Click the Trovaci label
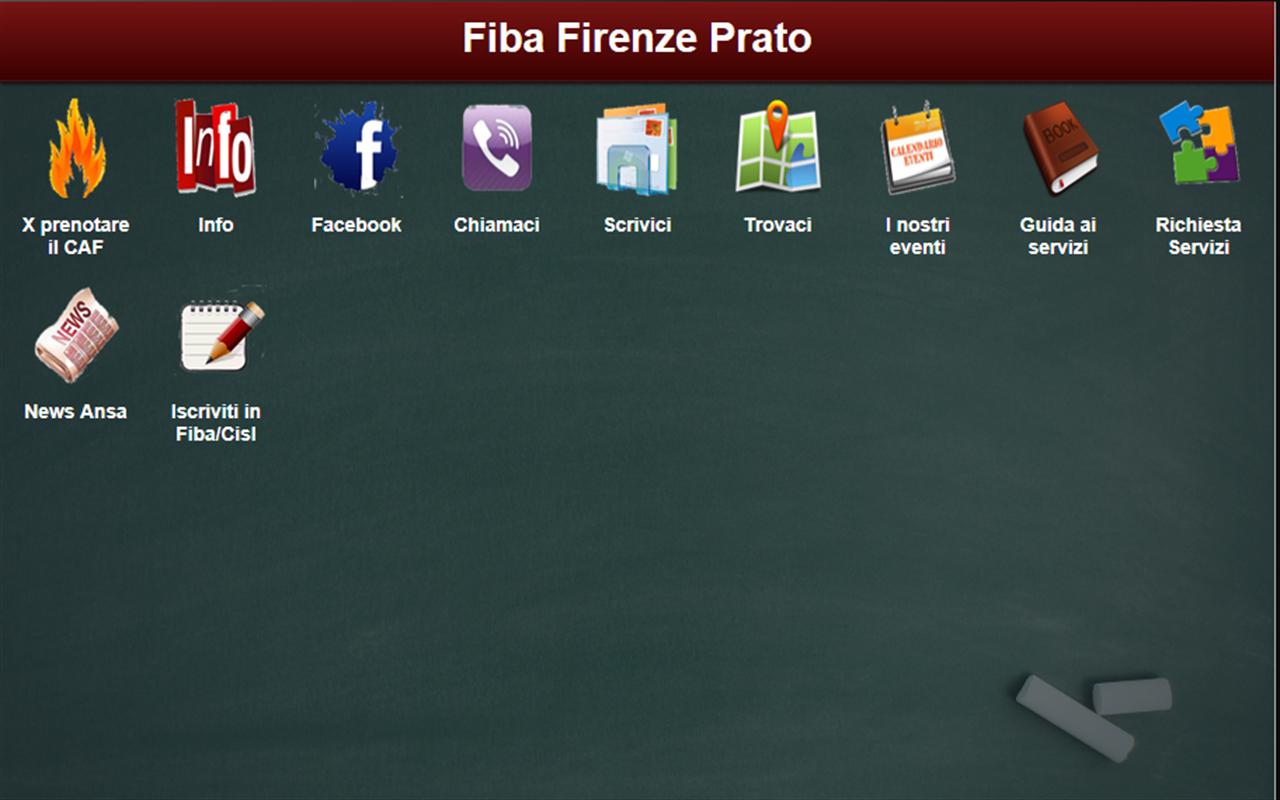 coord(777,225)
